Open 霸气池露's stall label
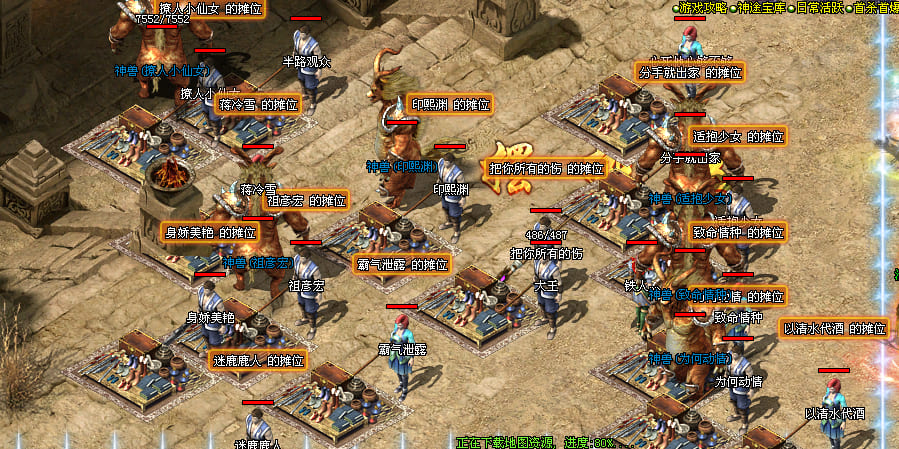The width and height of the screenshot is (899, 449). tap(402, 265)
